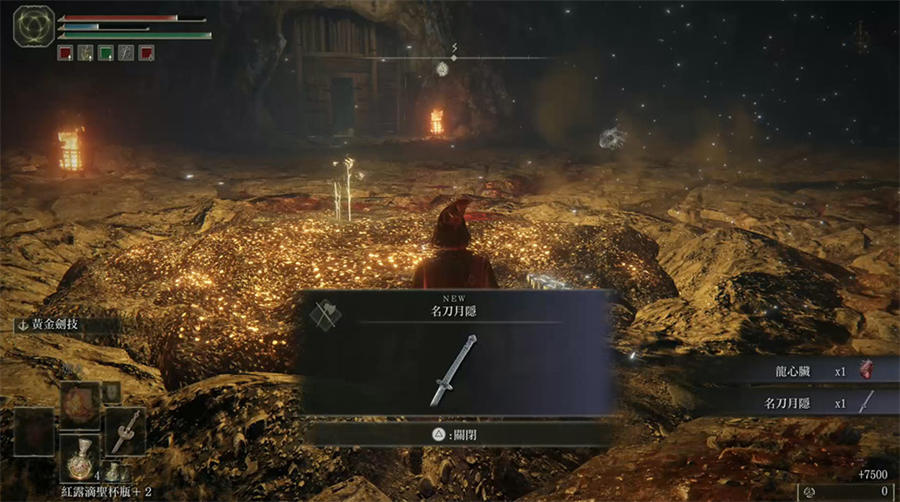Click the 名刀月隱 katana image in the popup
This screenshot has width=900, height=502.
pos(452,371)
